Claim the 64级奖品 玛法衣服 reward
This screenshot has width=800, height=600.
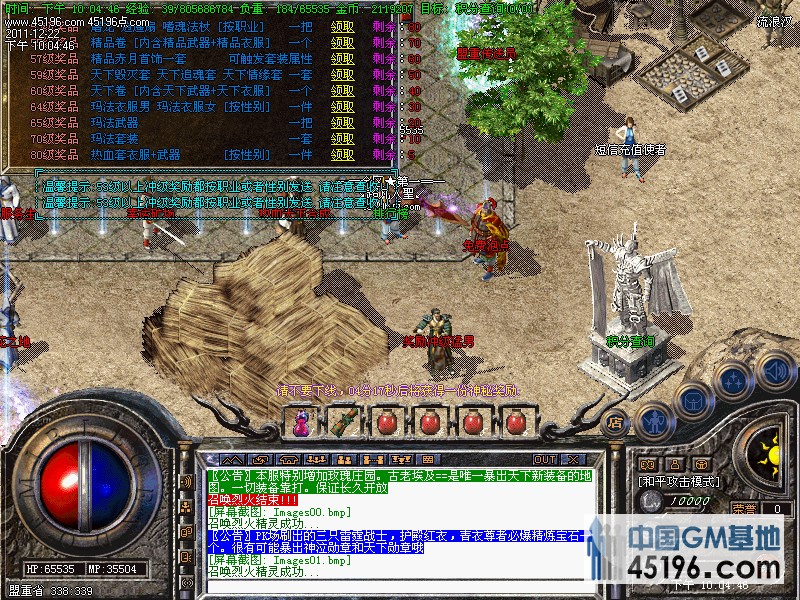point(343,107)
